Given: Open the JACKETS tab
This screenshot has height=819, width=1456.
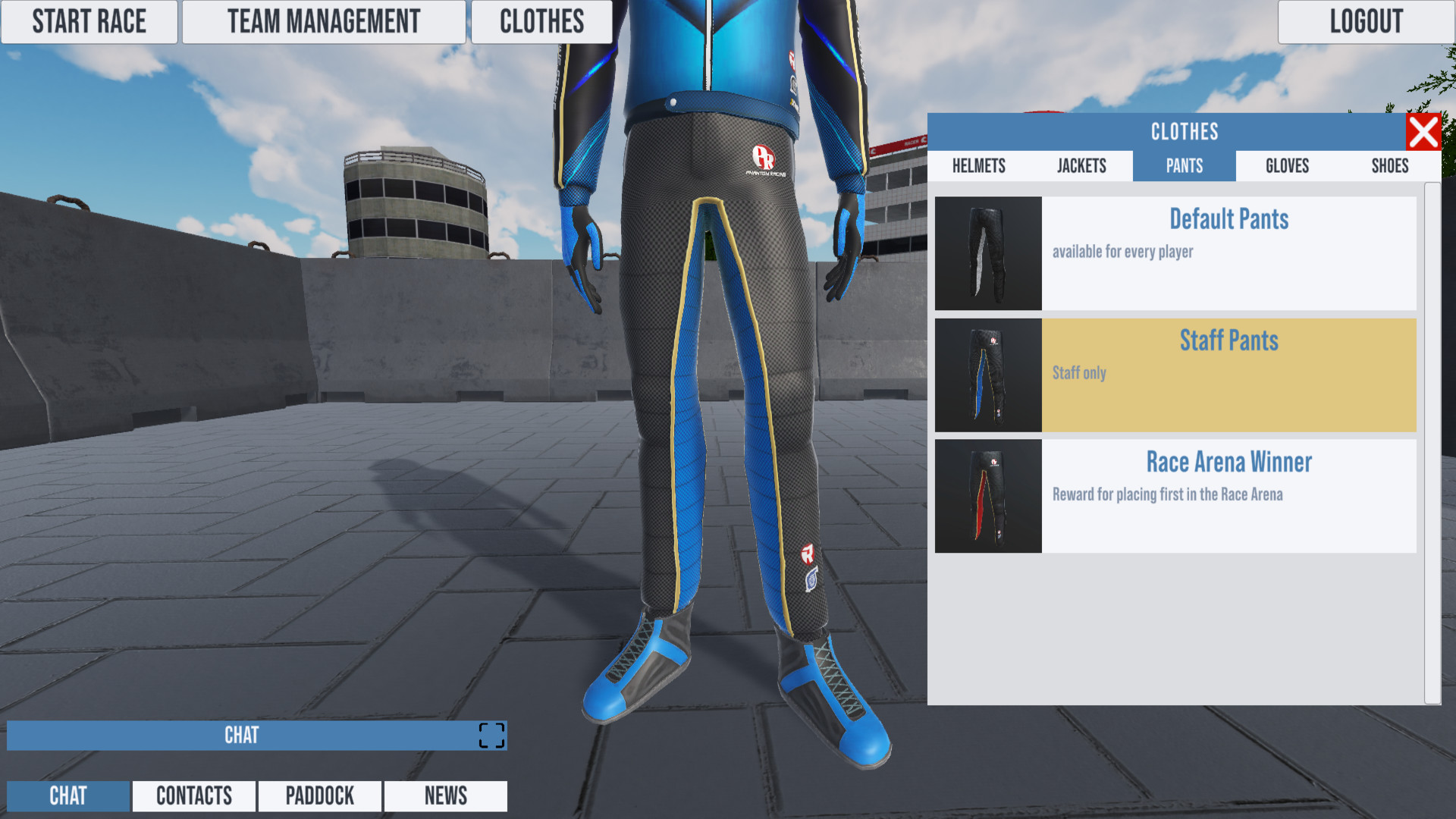Looking at the screenshot, I should tap(1082, 166).
